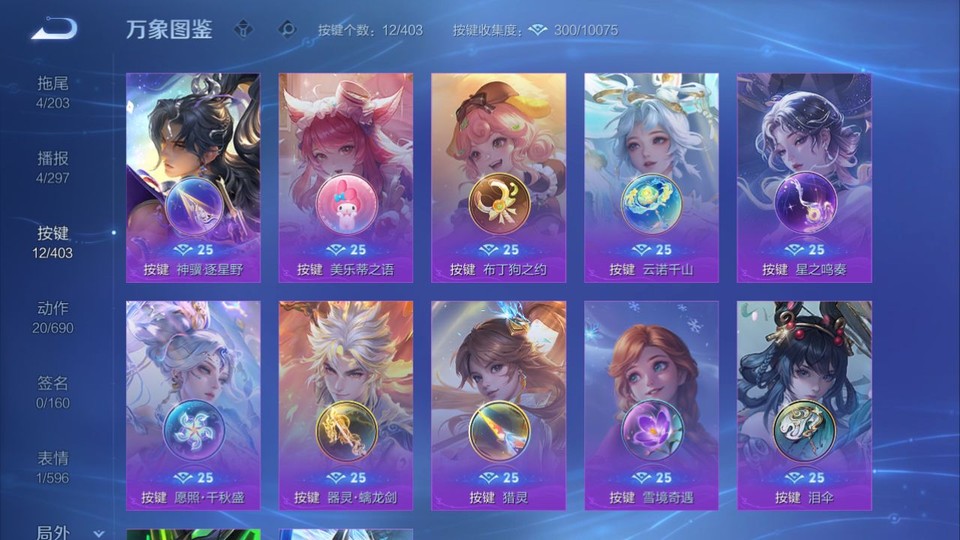Click the diamond-shaped icon left of 按键个数

[x=288, y=29]
